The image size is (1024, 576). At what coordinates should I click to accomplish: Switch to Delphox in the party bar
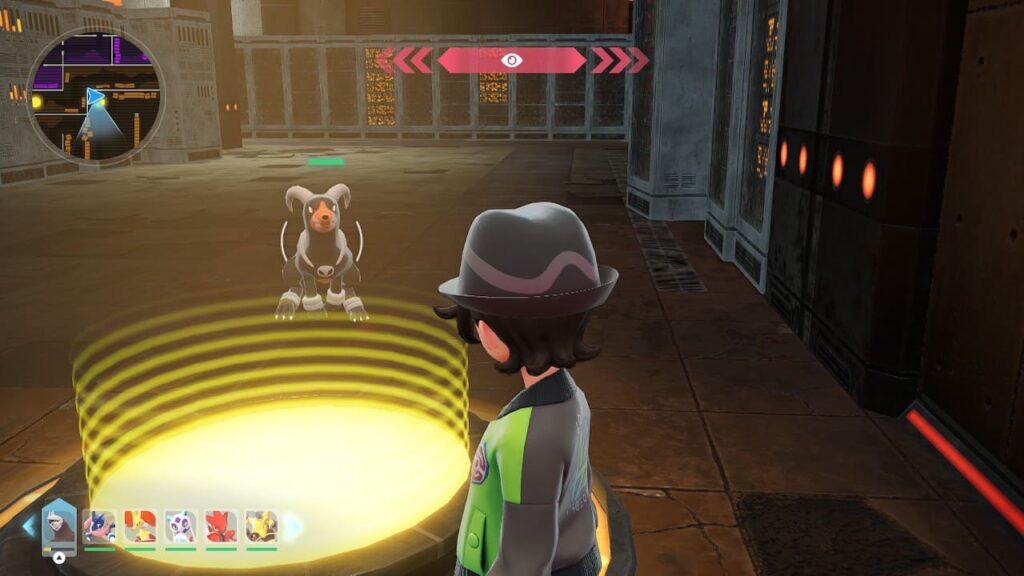pyautogui.click(x=140, y=526)
